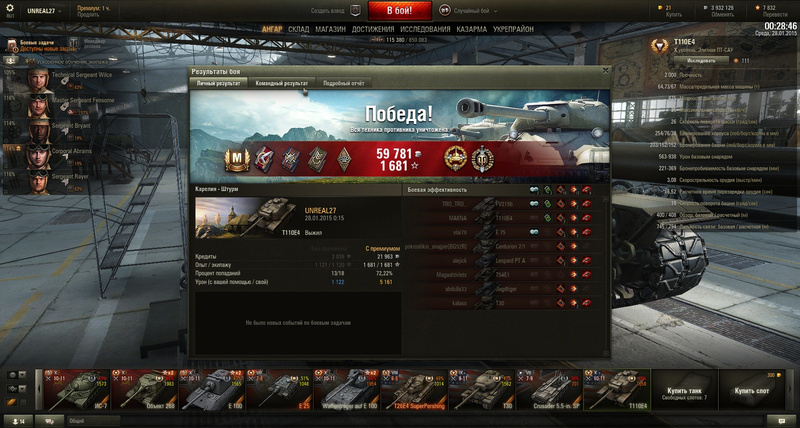Open the Подробный отчёт tab
The height and width of the screenshot is (428, 800).
point(343,84)
